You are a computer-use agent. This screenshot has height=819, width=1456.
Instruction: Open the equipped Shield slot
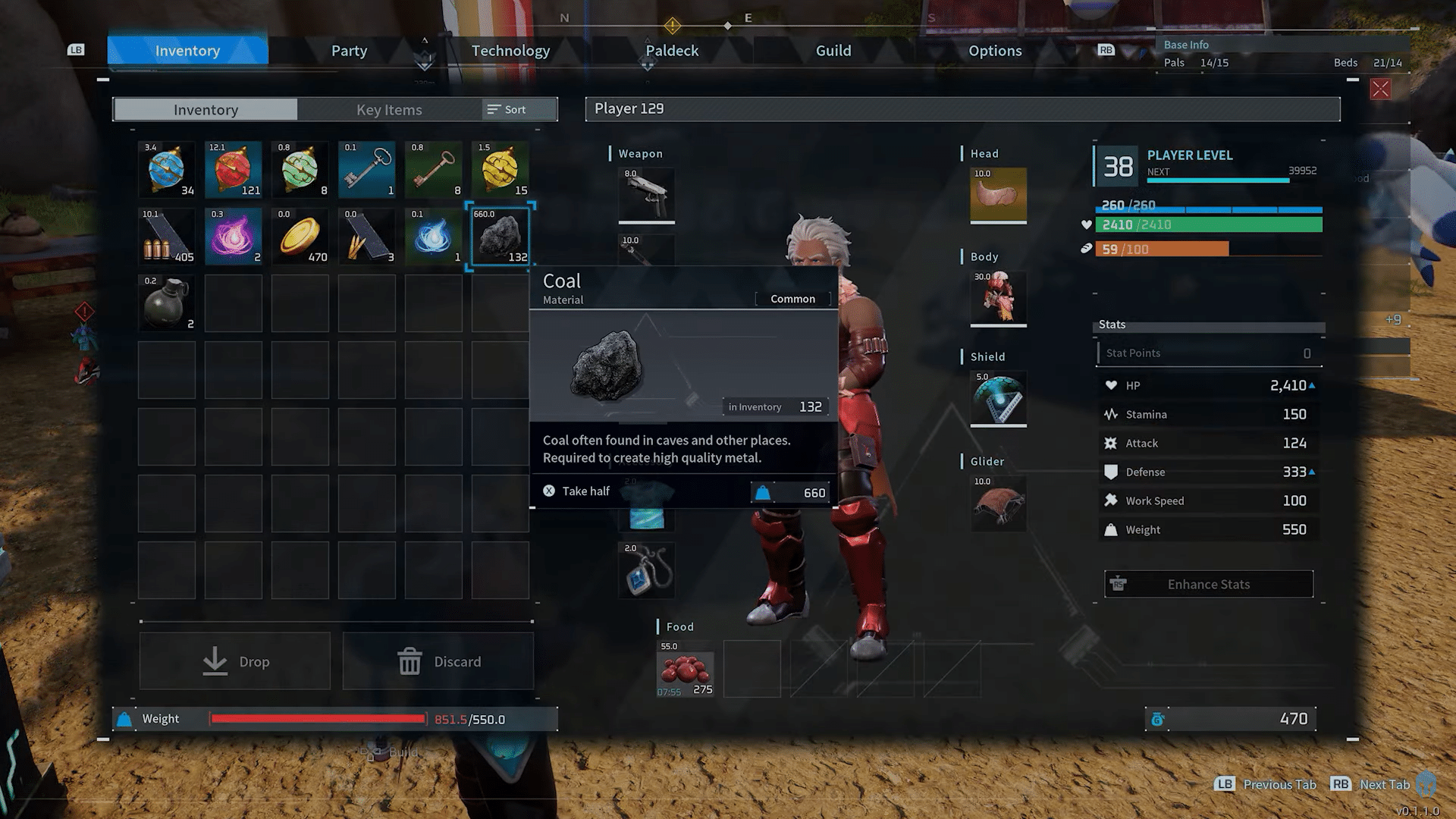pyautogui.click(x=997, y=398)
